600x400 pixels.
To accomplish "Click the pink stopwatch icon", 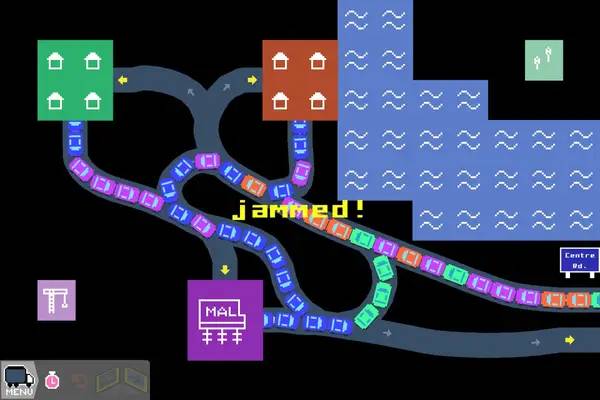I will coord(52,380).
